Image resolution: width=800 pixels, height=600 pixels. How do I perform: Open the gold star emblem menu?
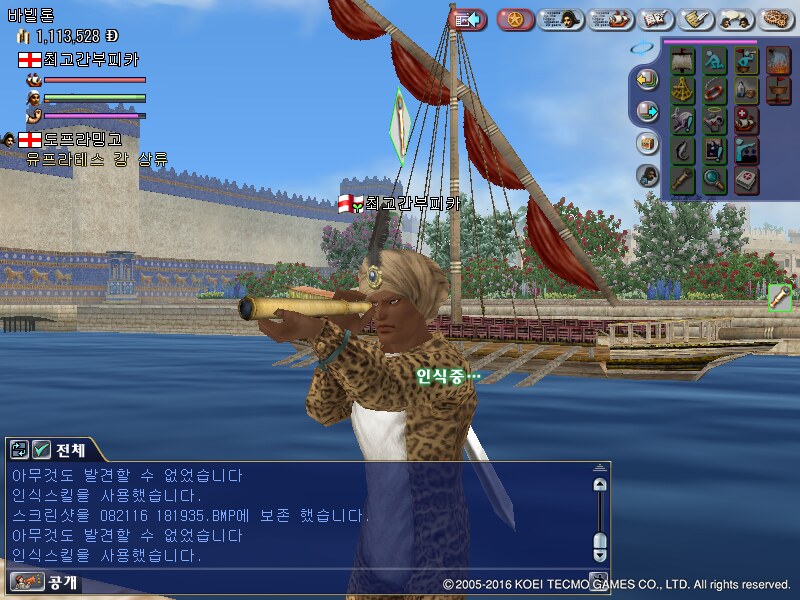click(515, 19)
